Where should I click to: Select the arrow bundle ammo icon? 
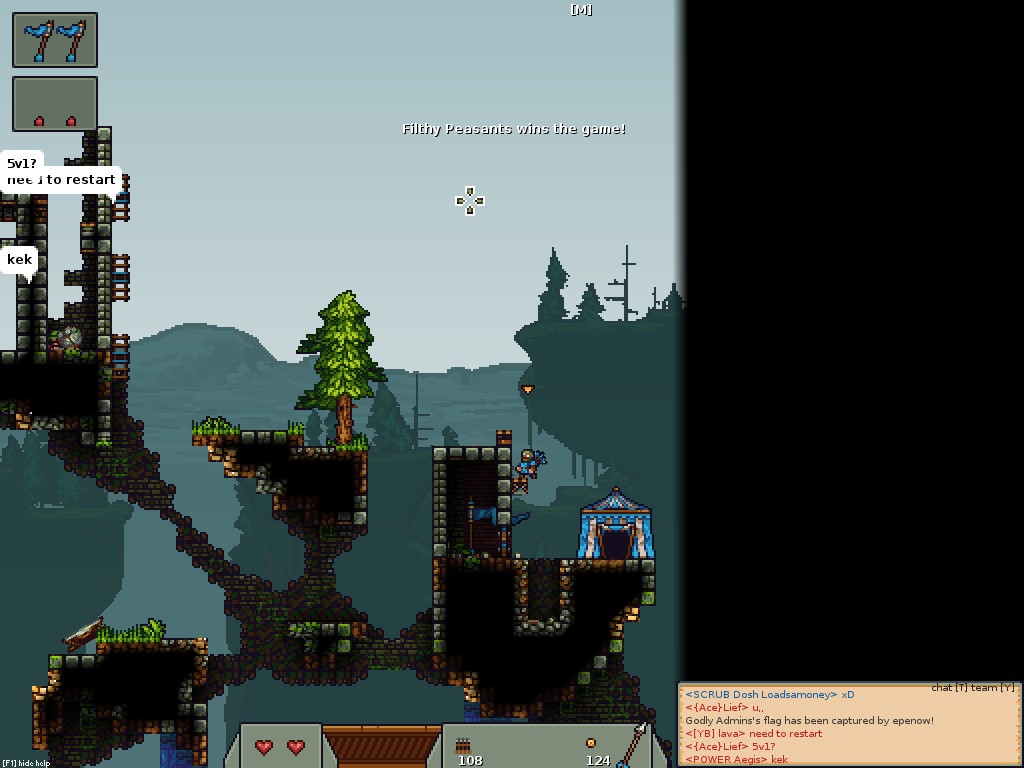(x=463, y=745)
